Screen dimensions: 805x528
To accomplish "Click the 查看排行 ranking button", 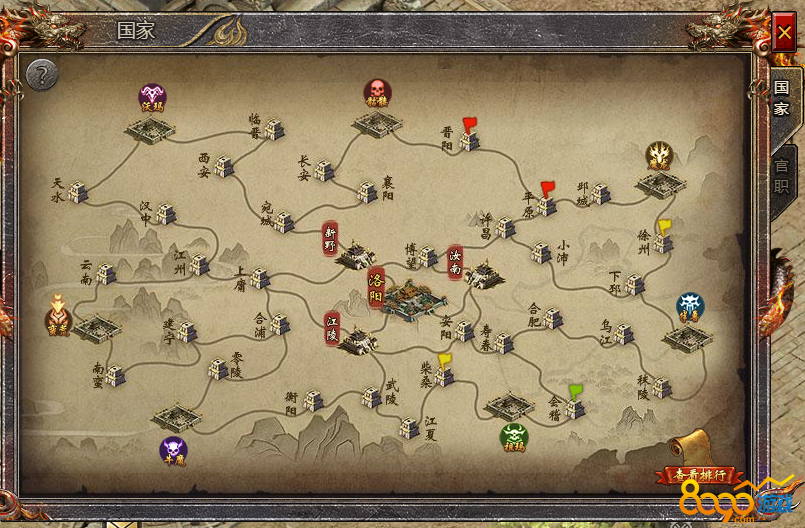I will click(x=695, y=475).
